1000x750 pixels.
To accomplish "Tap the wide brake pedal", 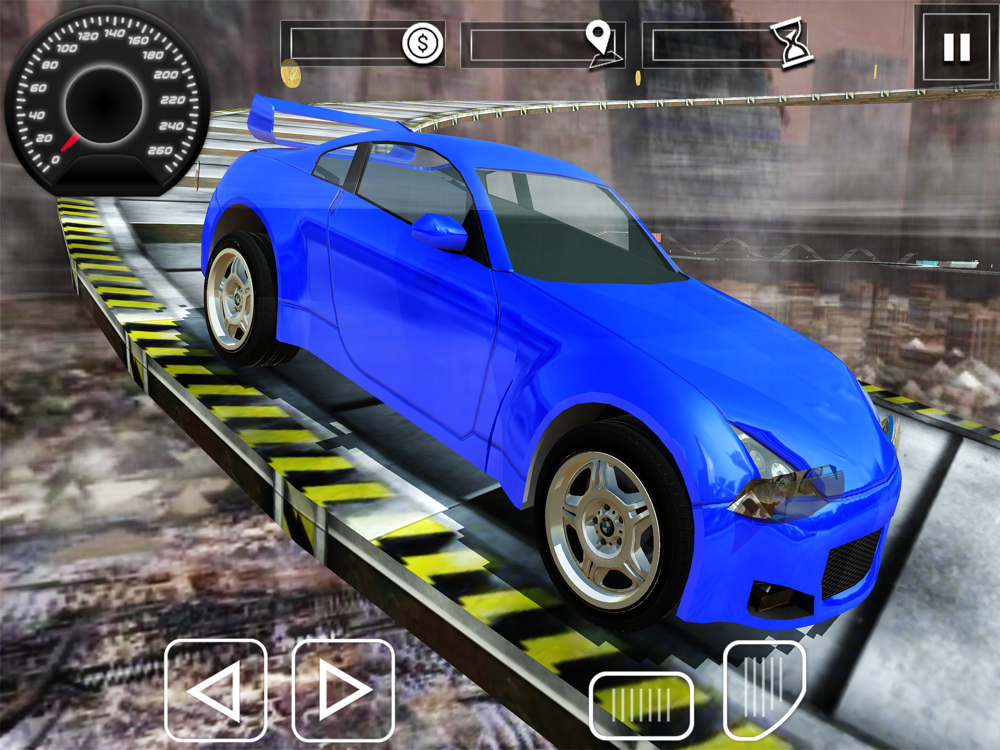I will 641,703.
